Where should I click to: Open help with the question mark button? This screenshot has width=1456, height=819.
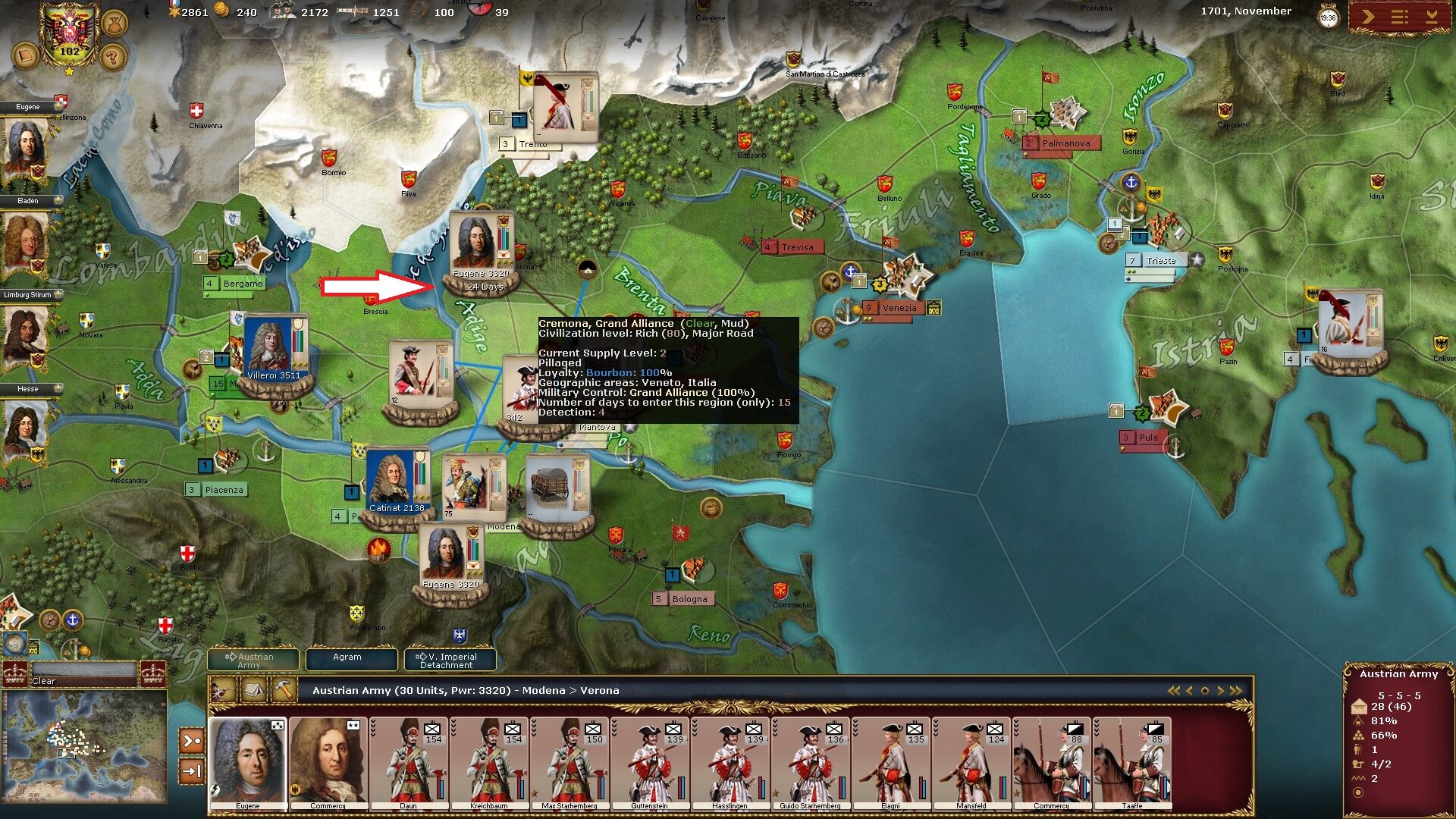112,57
